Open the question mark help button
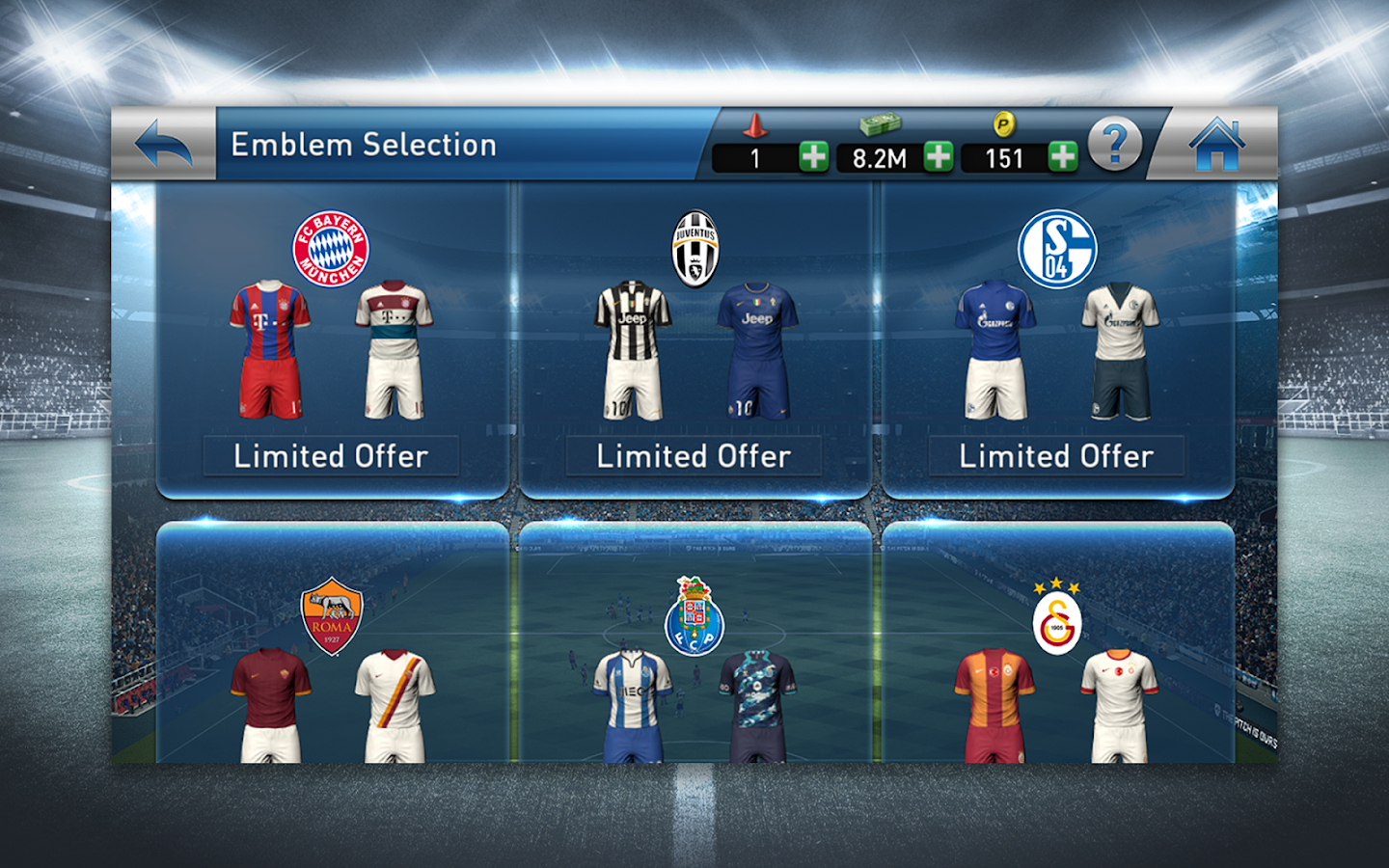 [1115, 145]
